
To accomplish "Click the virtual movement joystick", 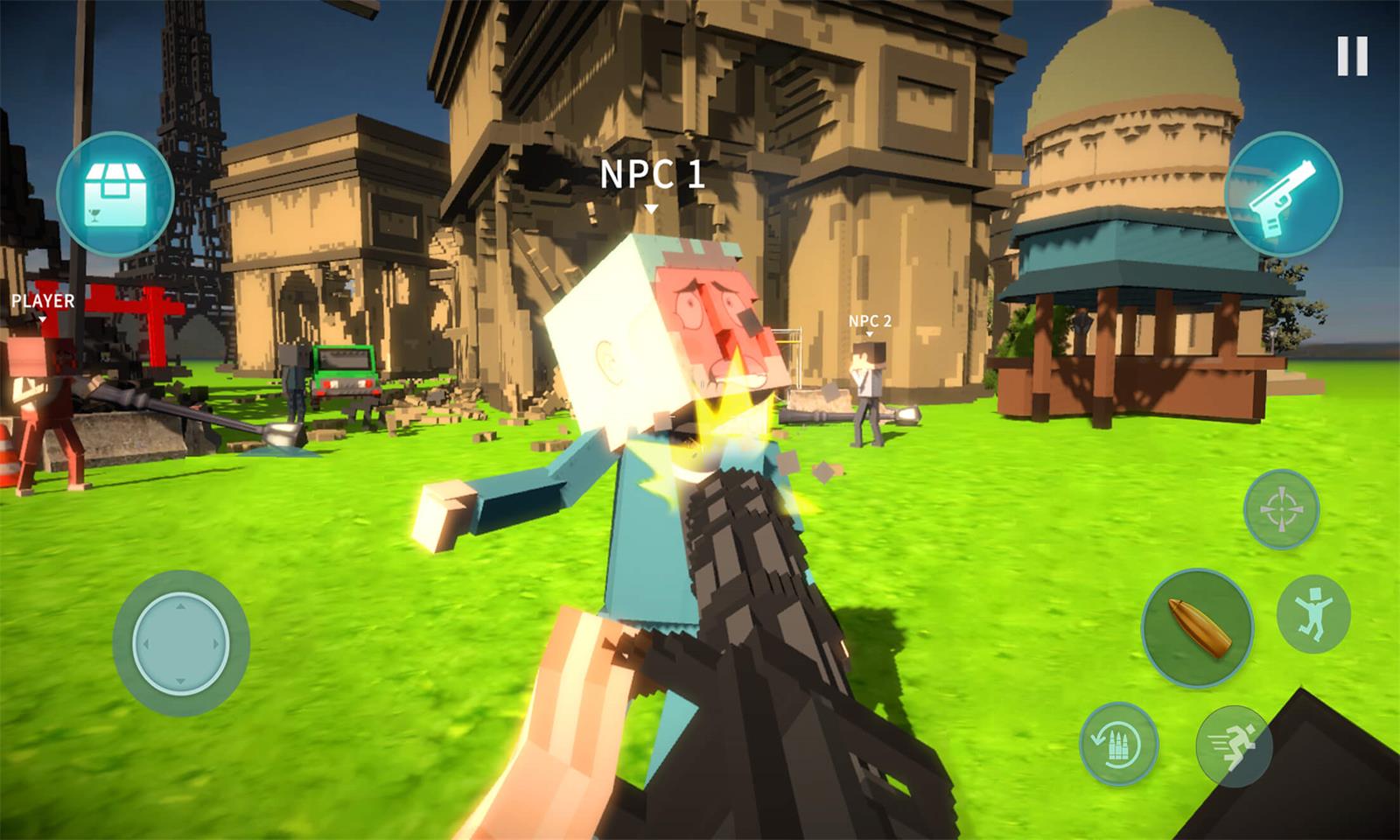I will [181, 643].
